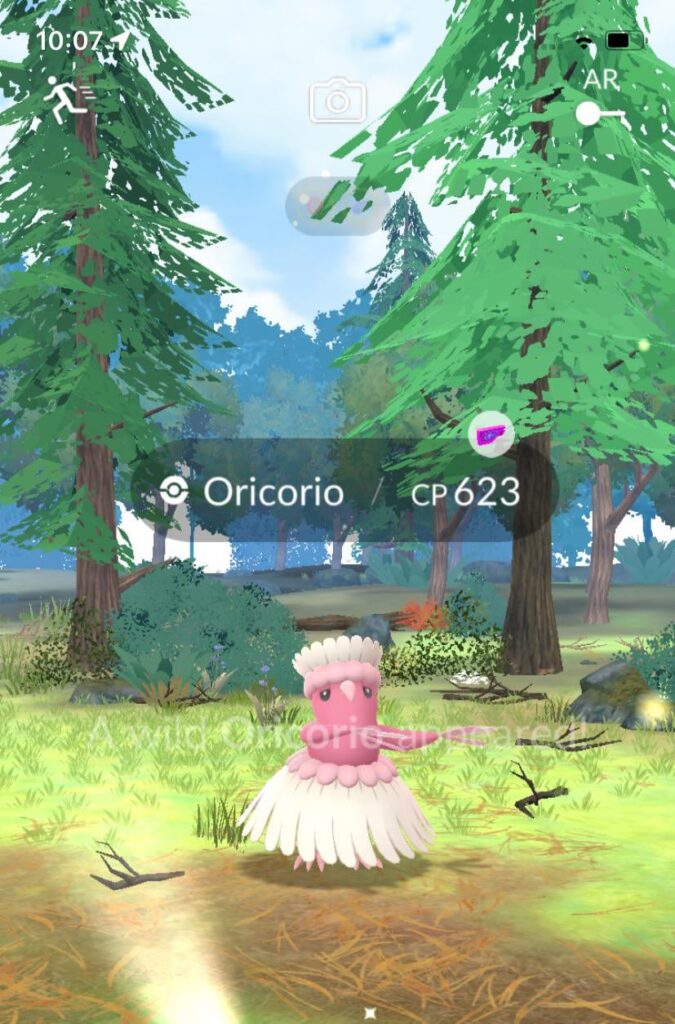Image resolution: width=675 pixels, height=1024 pixels.
Task: Tap the run away icon
Action: (x=67, y=99)
